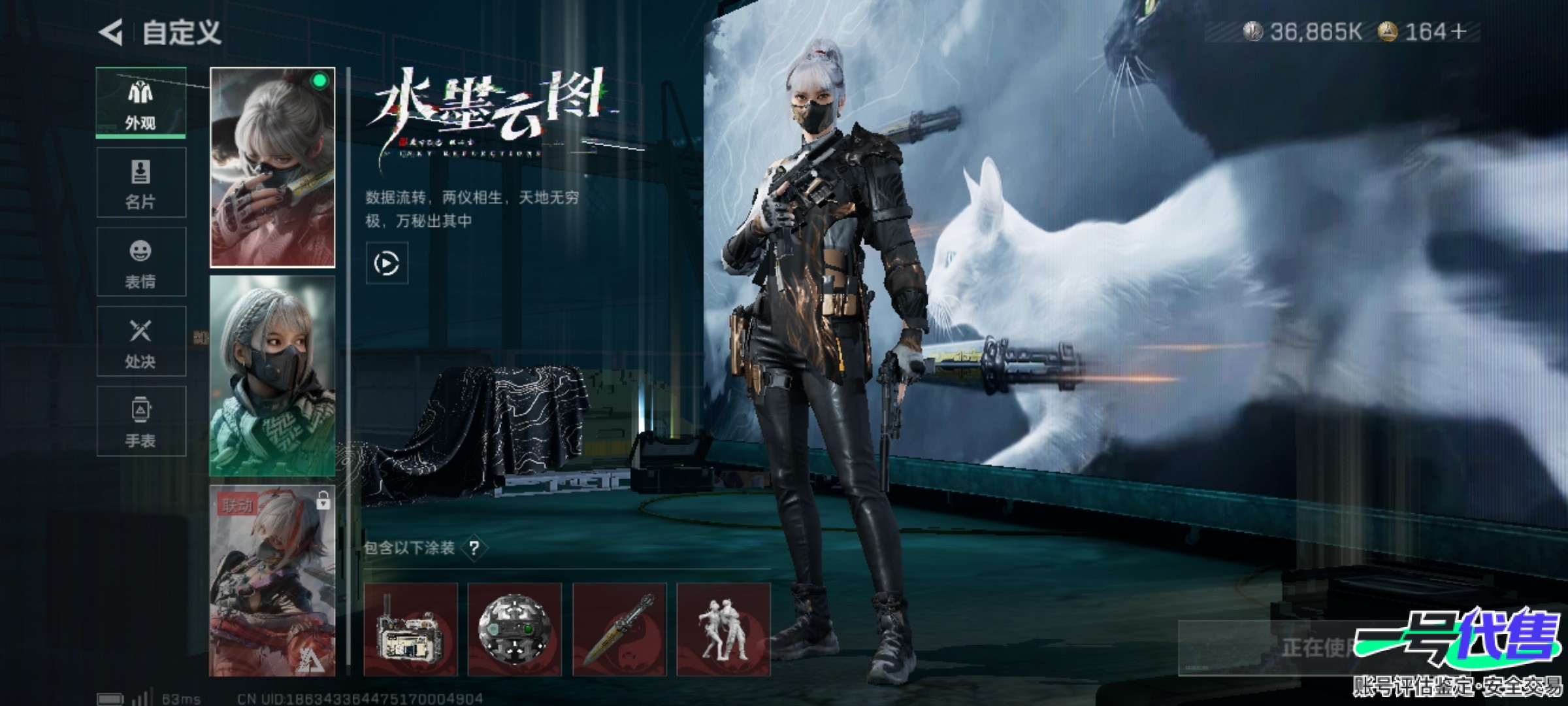Viewport: 1568px width, 706px height.
Task: Select the locked 联动 collaboration skin
Action: click(x=272, y=580)
